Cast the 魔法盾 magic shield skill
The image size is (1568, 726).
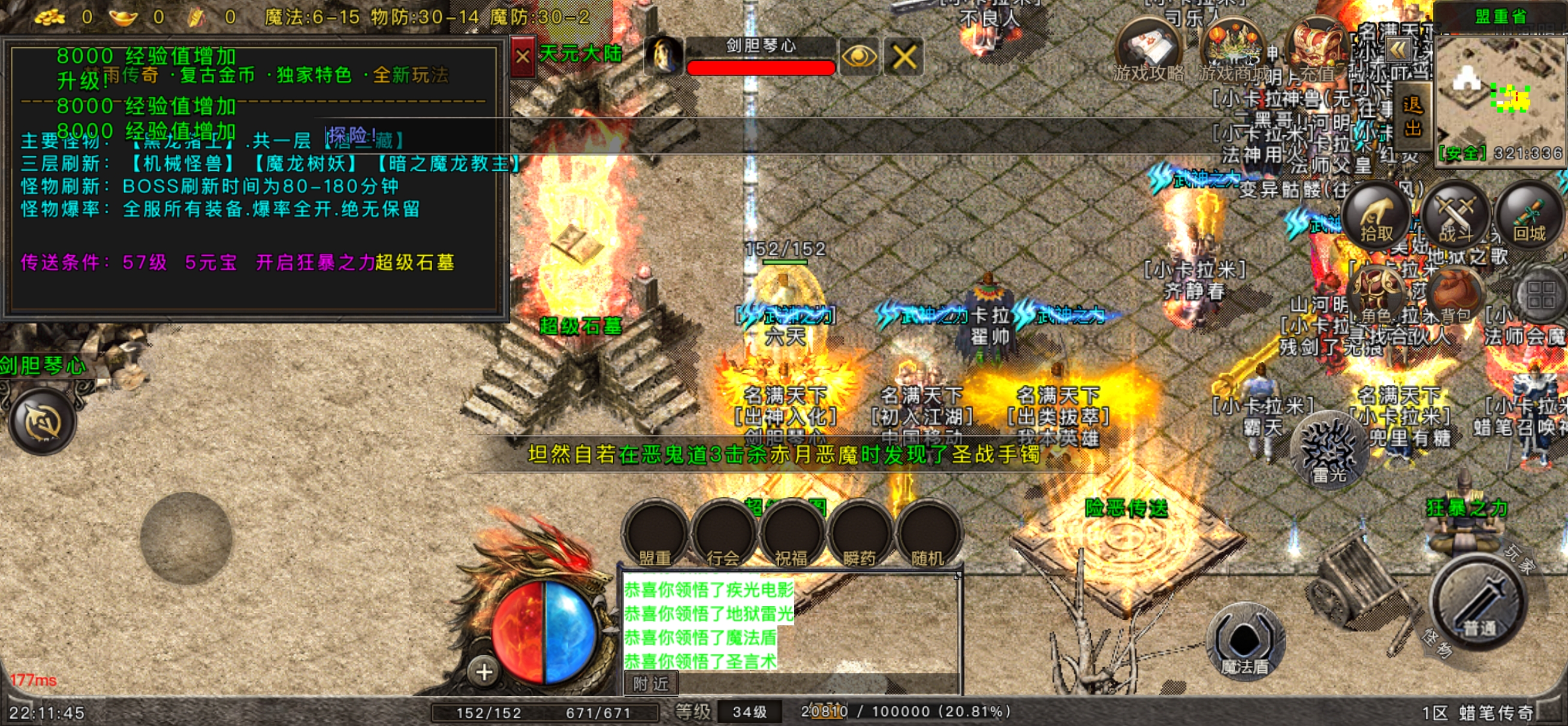coord(1245,642)
